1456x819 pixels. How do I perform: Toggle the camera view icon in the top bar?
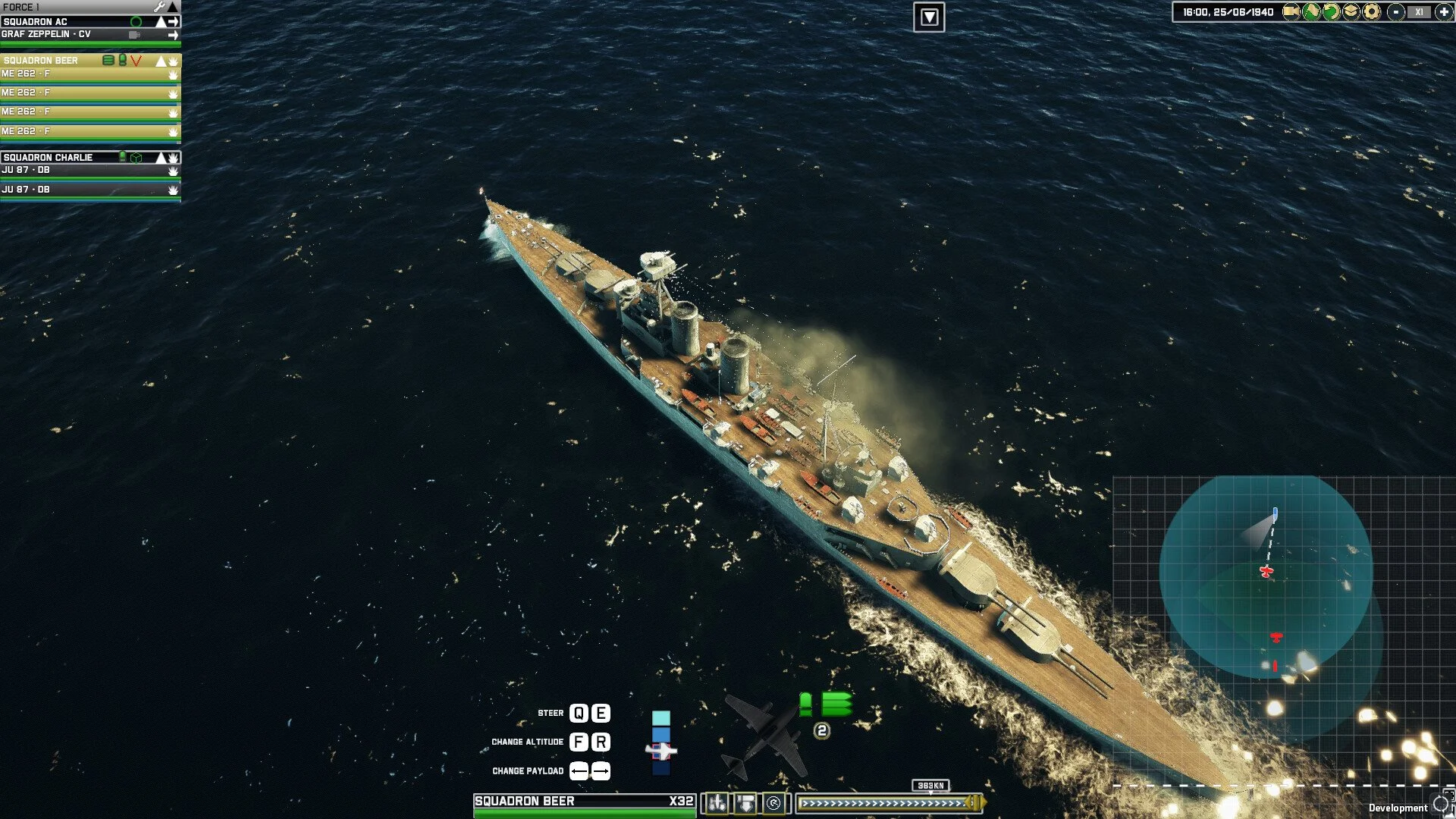(1290, 11)
